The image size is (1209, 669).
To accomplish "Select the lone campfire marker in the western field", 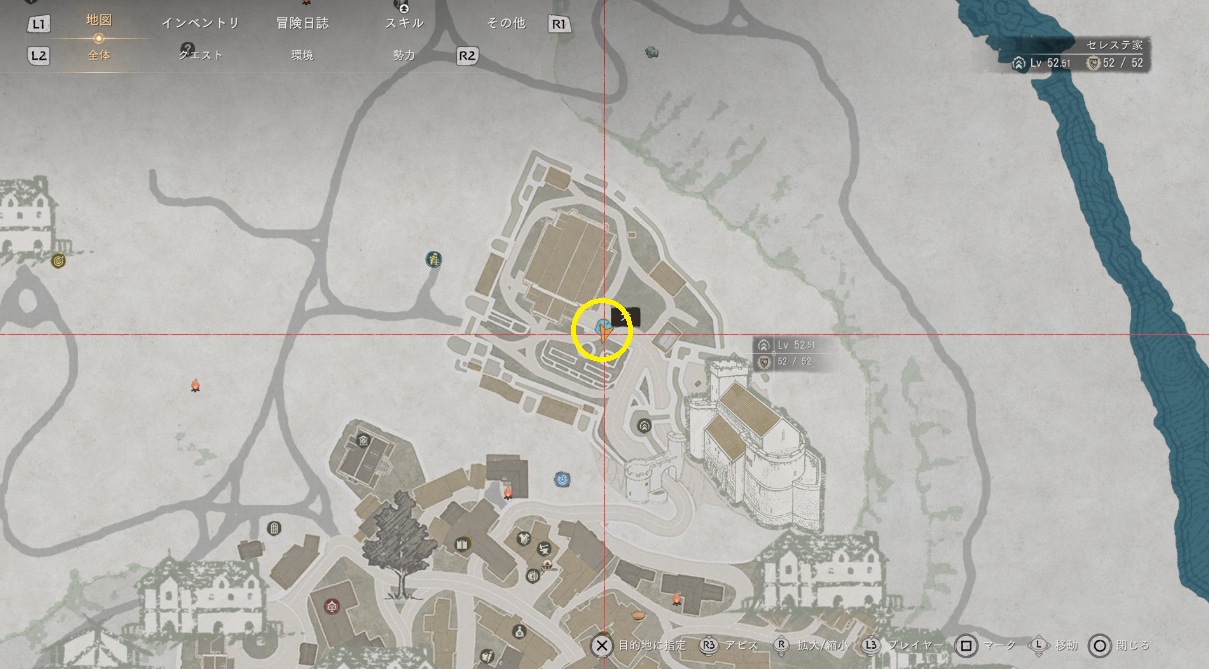I will point(196,385).
